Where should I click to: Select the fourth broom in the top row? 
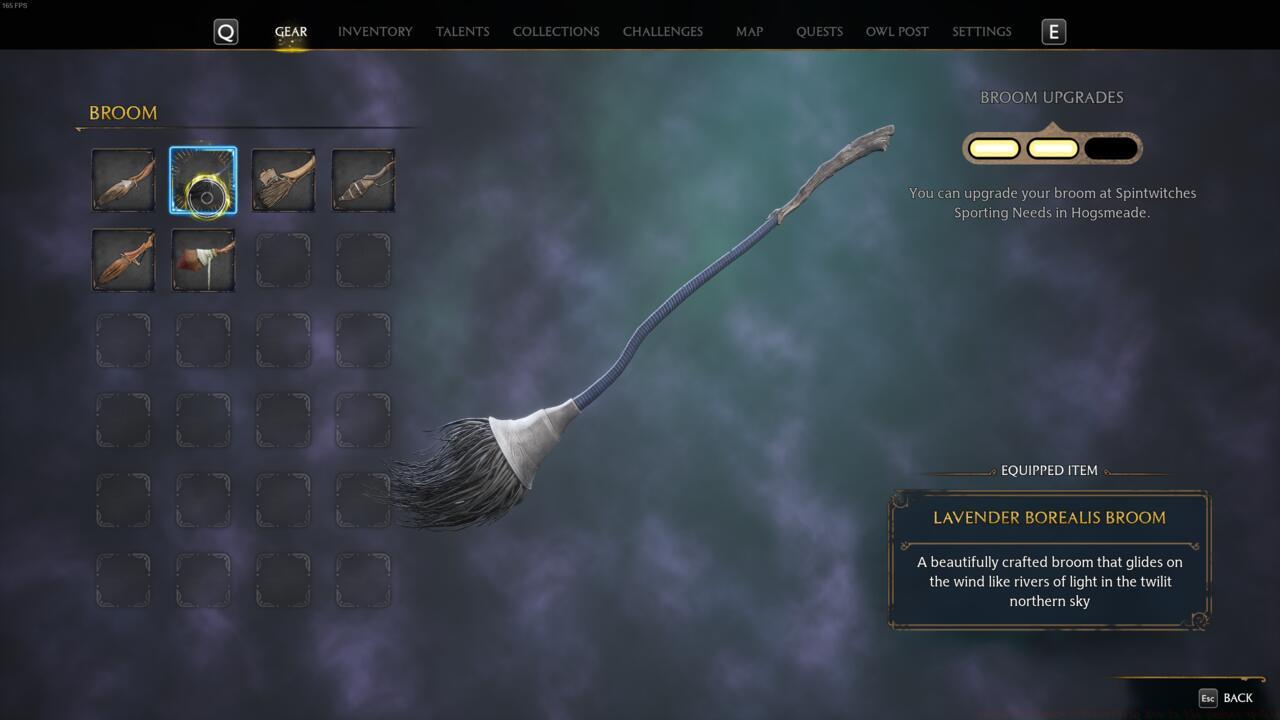tap(363, 181)
